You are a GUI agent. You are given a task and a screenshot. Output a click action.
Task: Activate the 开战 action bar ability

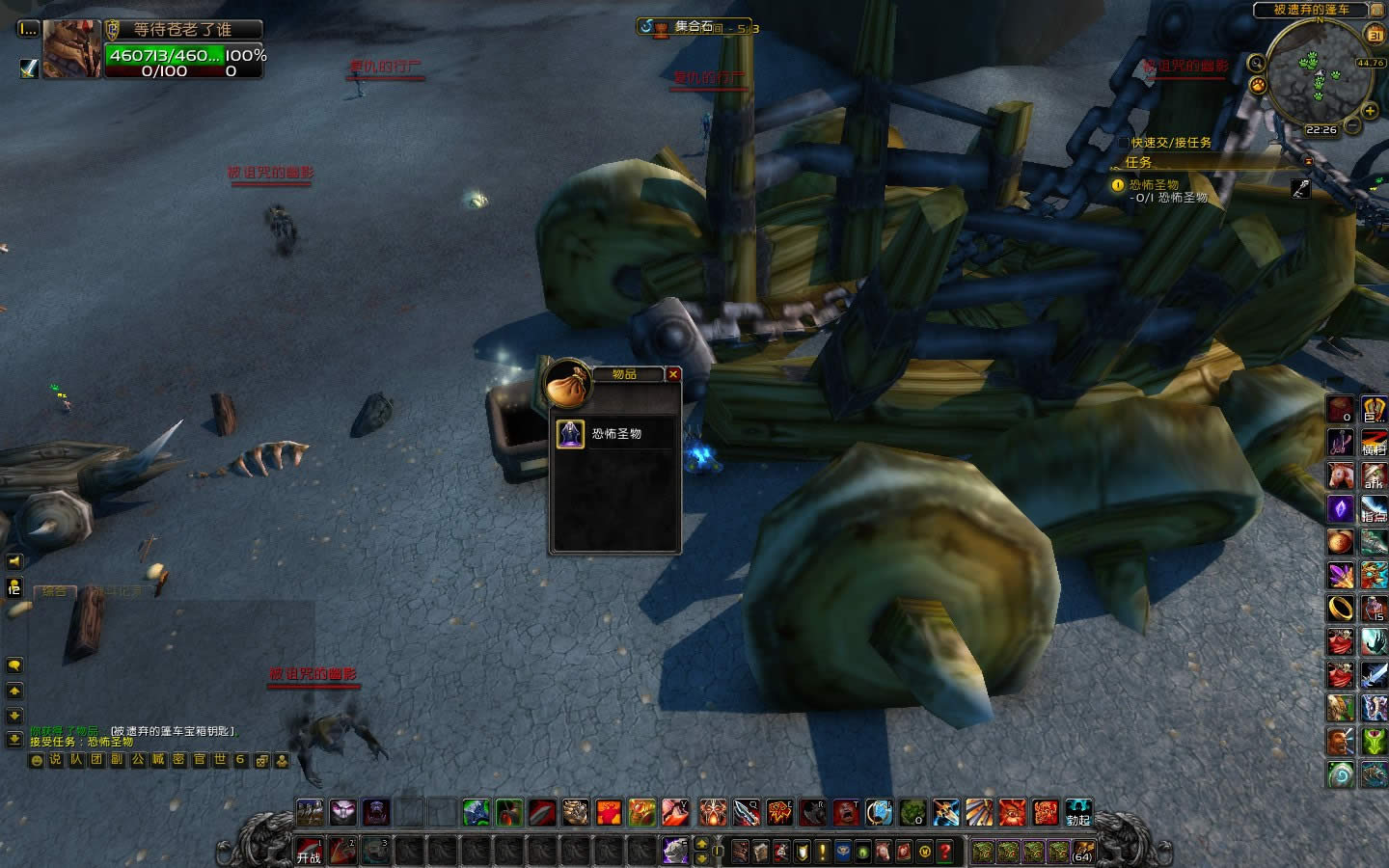click(310, 851)
